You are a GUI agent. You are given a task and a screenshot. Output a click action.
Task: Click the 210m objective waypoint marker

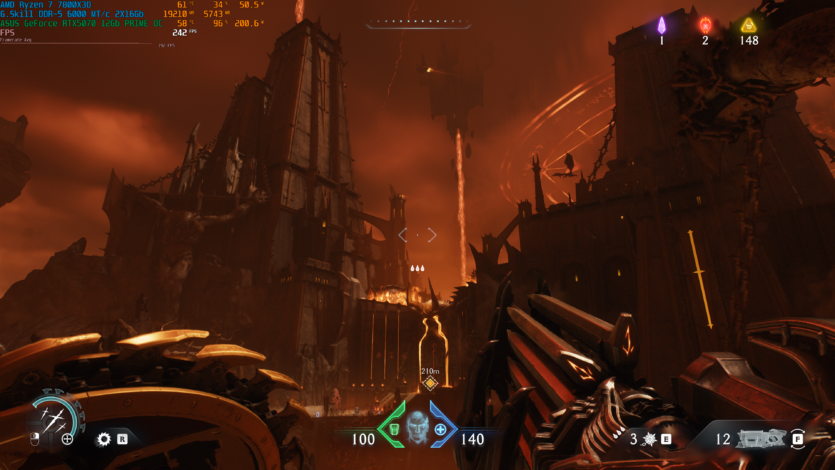click(430, 383)
